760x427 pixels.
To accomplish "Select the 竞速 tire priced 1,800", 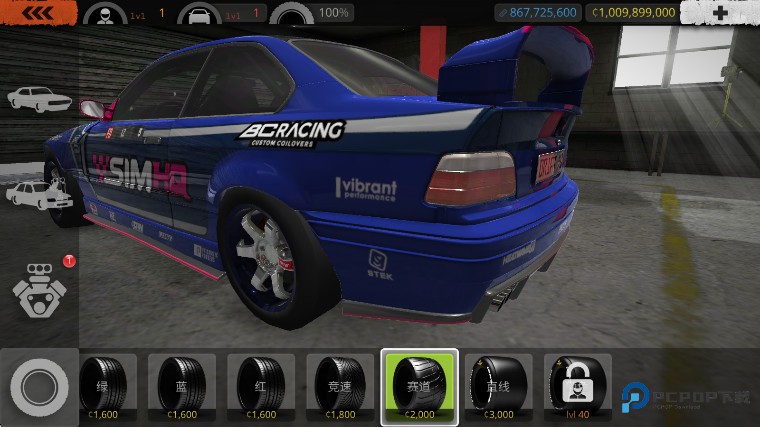I will [x=340, y=387].
